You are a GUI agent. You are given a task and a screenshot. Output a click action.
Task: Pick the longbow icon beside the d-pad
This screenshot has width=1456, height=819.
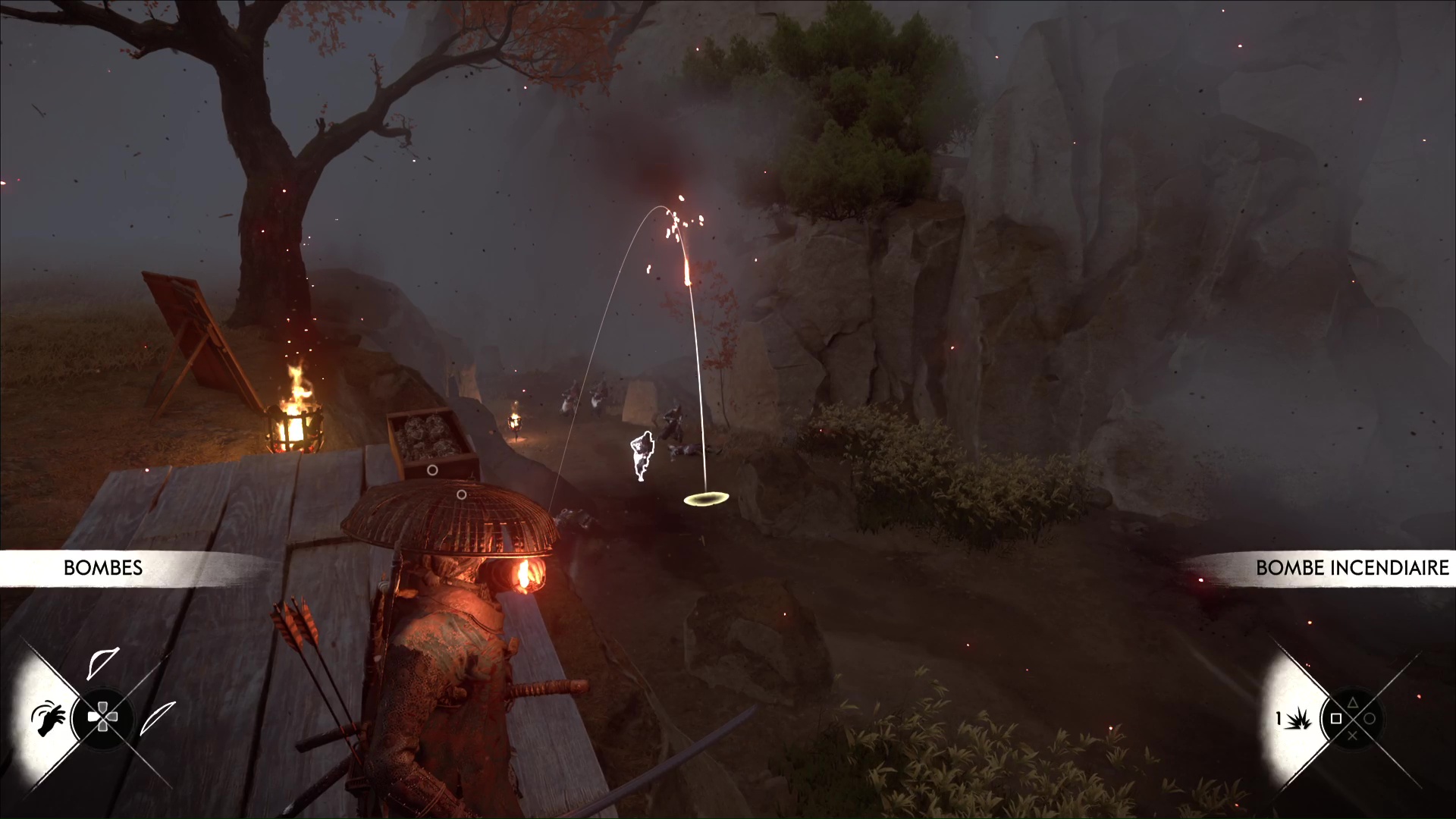point(157,717)
